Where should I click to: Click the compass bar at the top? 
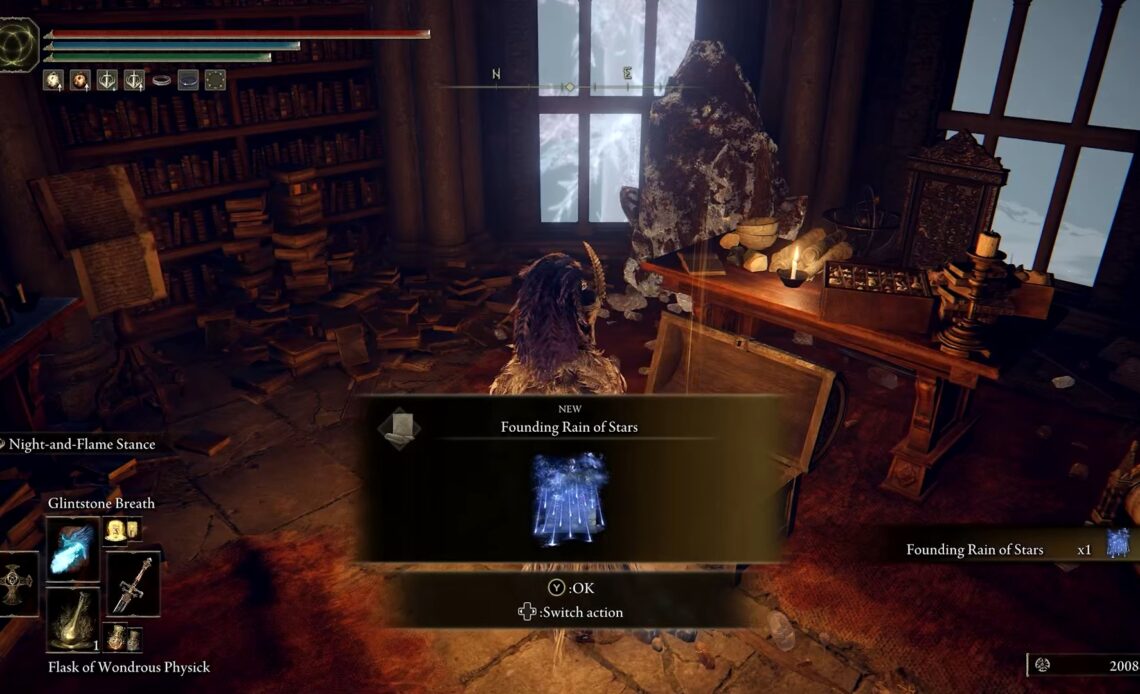[568, 87]
